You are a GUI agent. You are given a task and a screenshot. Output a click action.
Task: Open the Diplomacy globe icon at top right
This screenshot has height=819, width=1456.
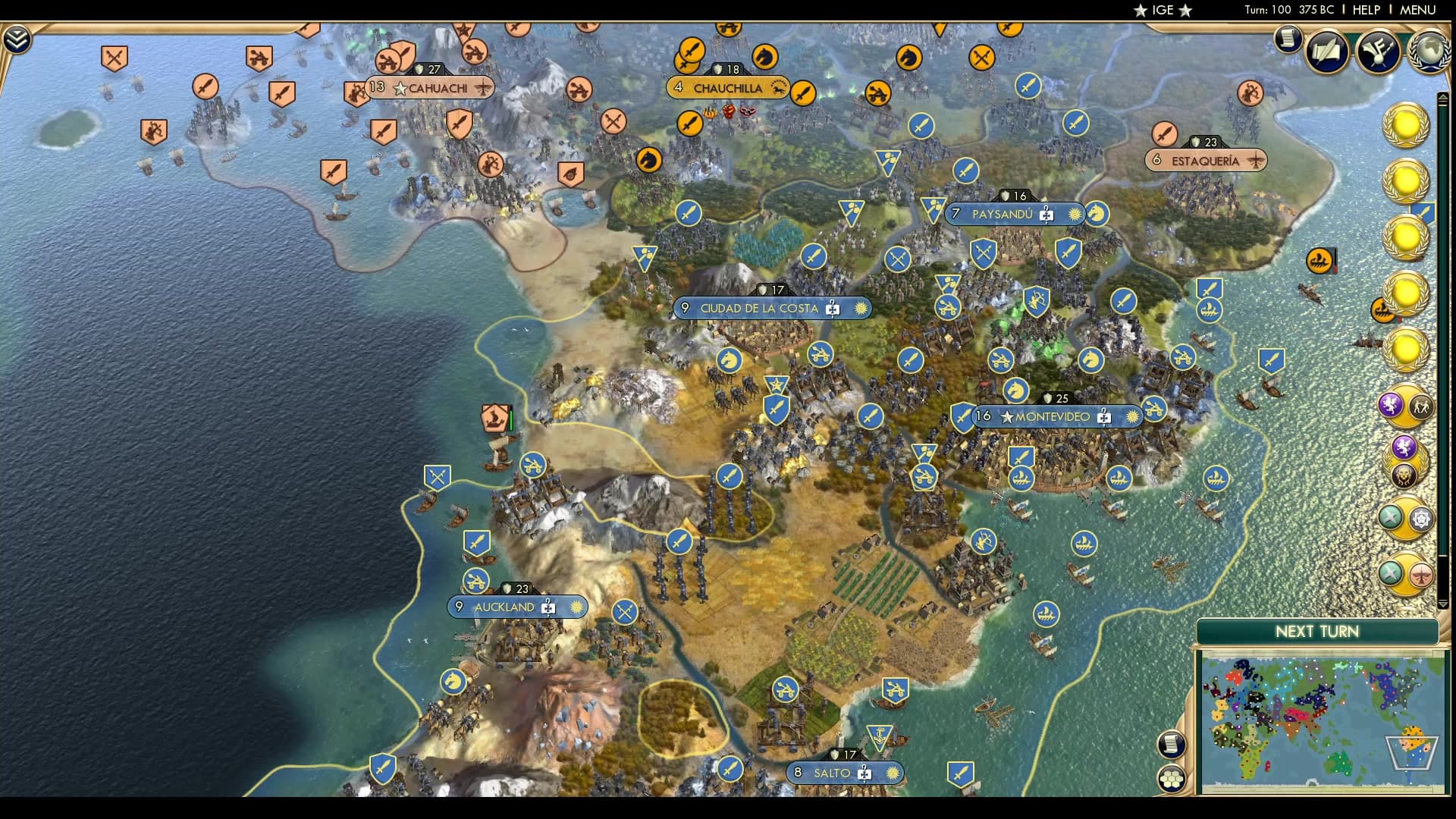tap(1429, 52)
